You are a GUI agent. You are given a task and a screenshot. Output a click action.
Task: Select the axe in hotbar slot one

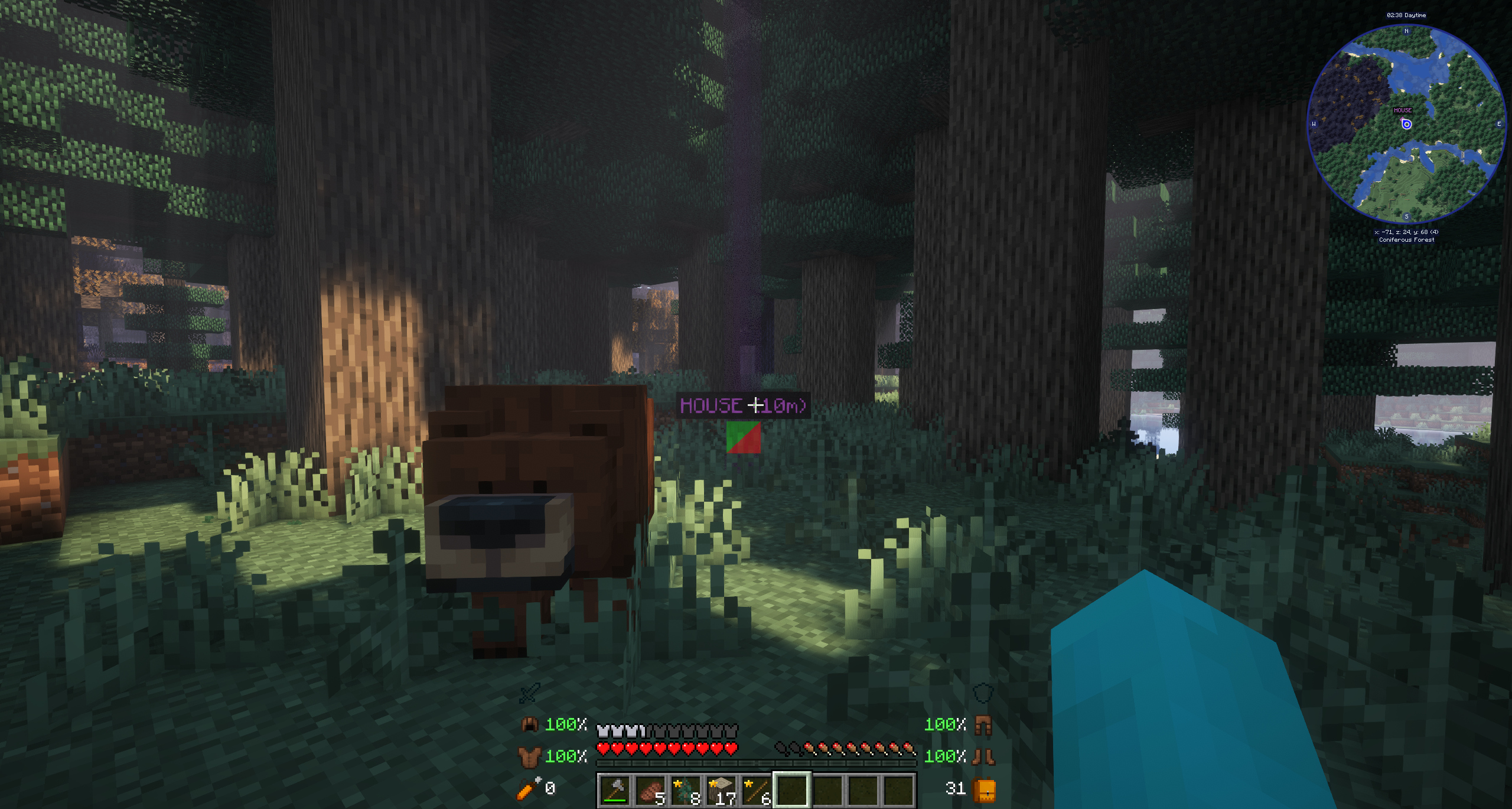click(616, 789)
